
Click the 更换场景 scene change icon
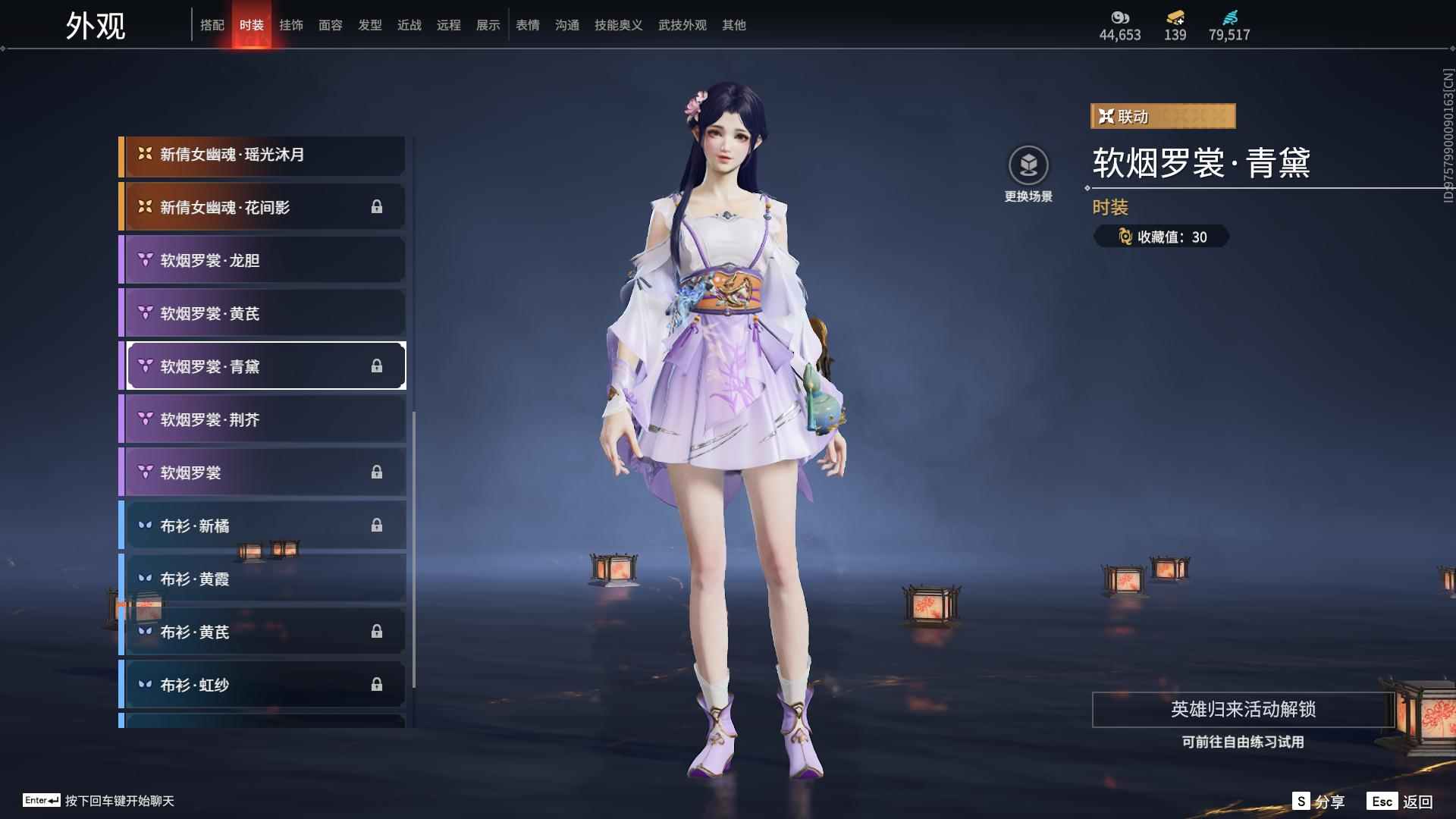(1028, 165)
